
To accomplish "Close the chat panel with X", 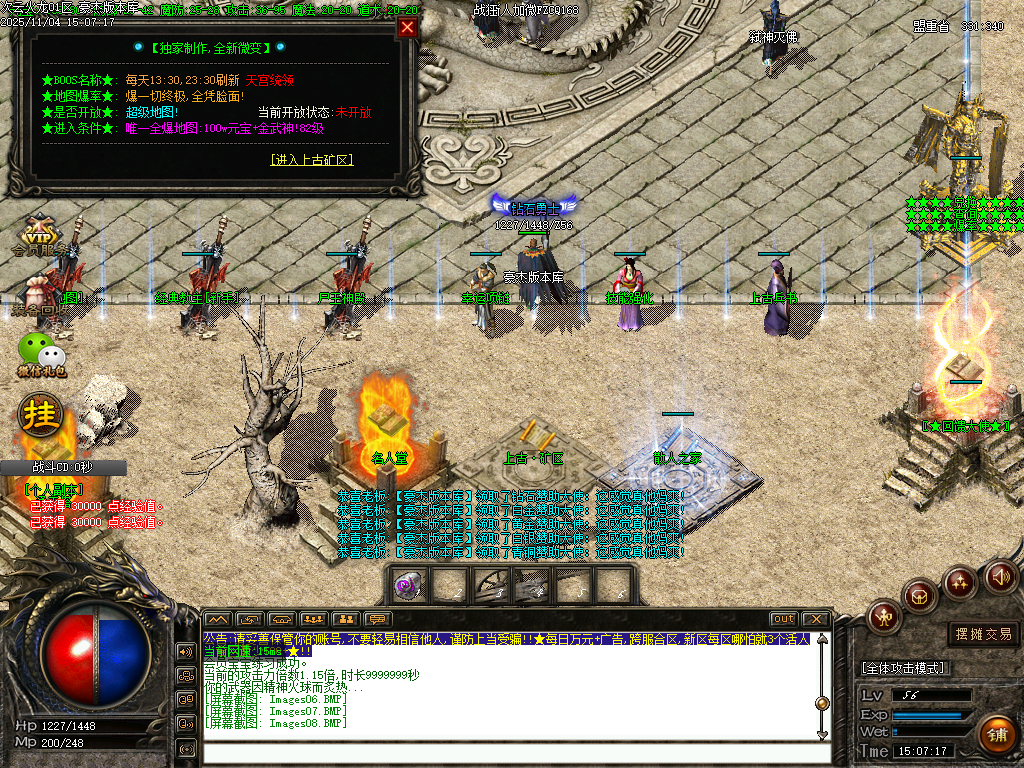I will 816,619.
